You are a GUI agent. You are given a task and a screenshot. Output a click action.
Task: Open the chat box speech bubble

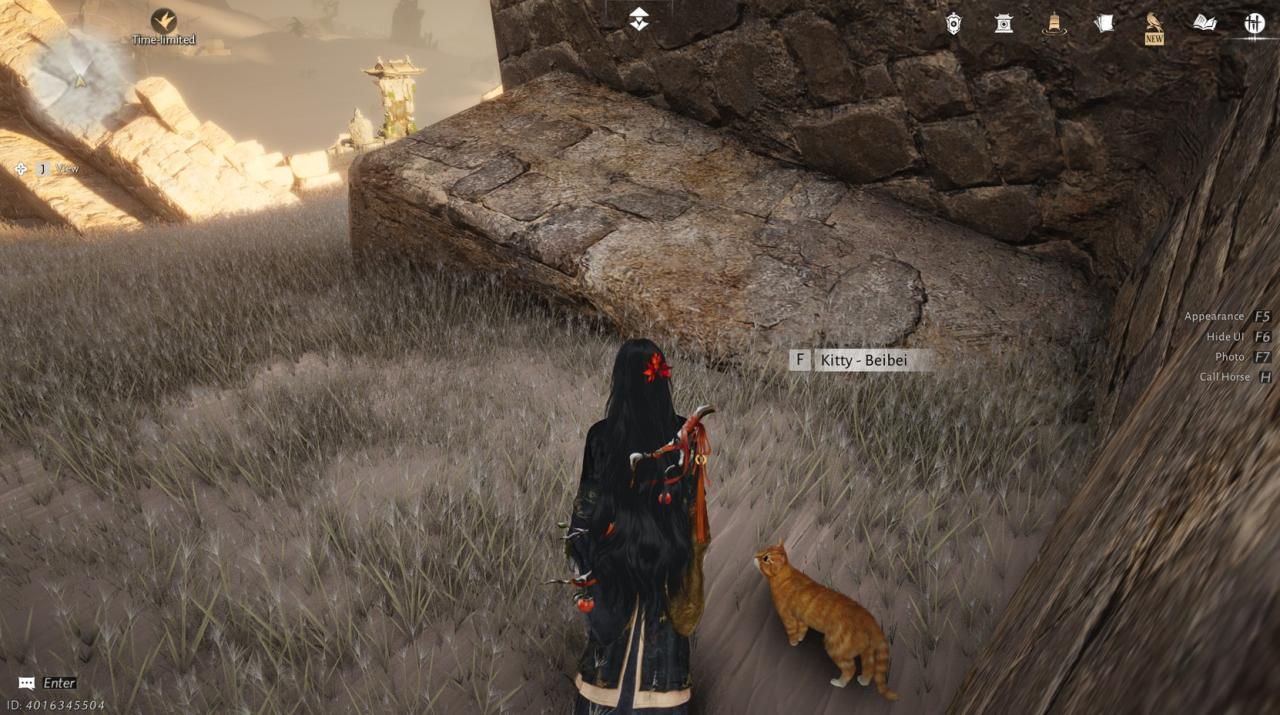tap(27, 683)
